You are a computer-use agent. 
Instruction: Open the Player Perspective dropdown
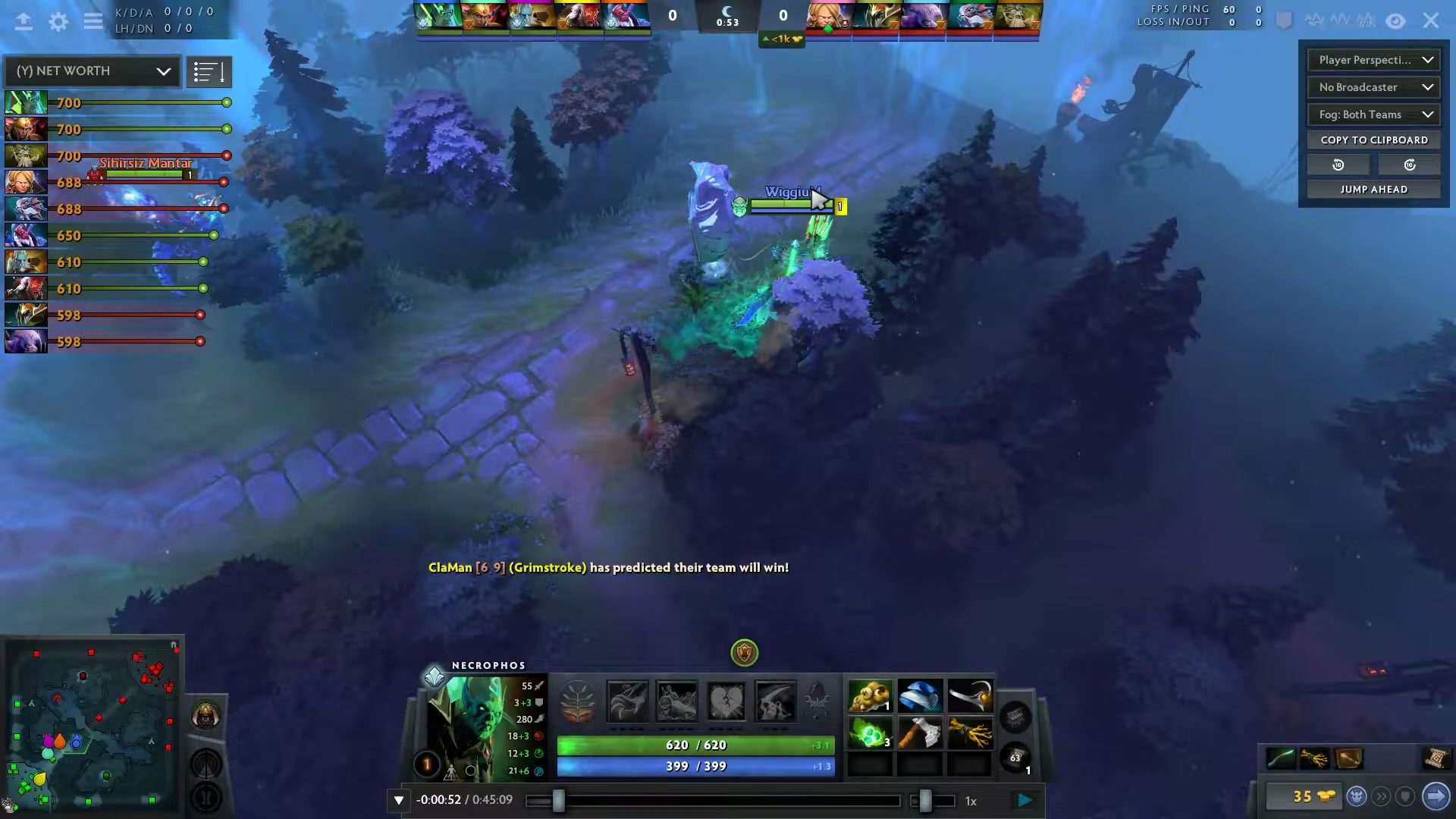[1373, 59]
